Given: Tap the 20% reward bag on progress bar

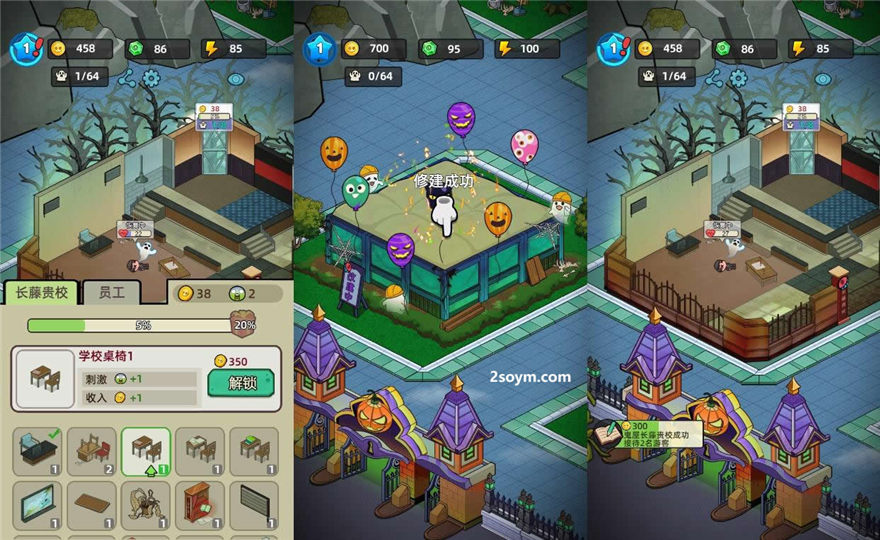Looking at the screenshot, I should [x=243, y=323].
